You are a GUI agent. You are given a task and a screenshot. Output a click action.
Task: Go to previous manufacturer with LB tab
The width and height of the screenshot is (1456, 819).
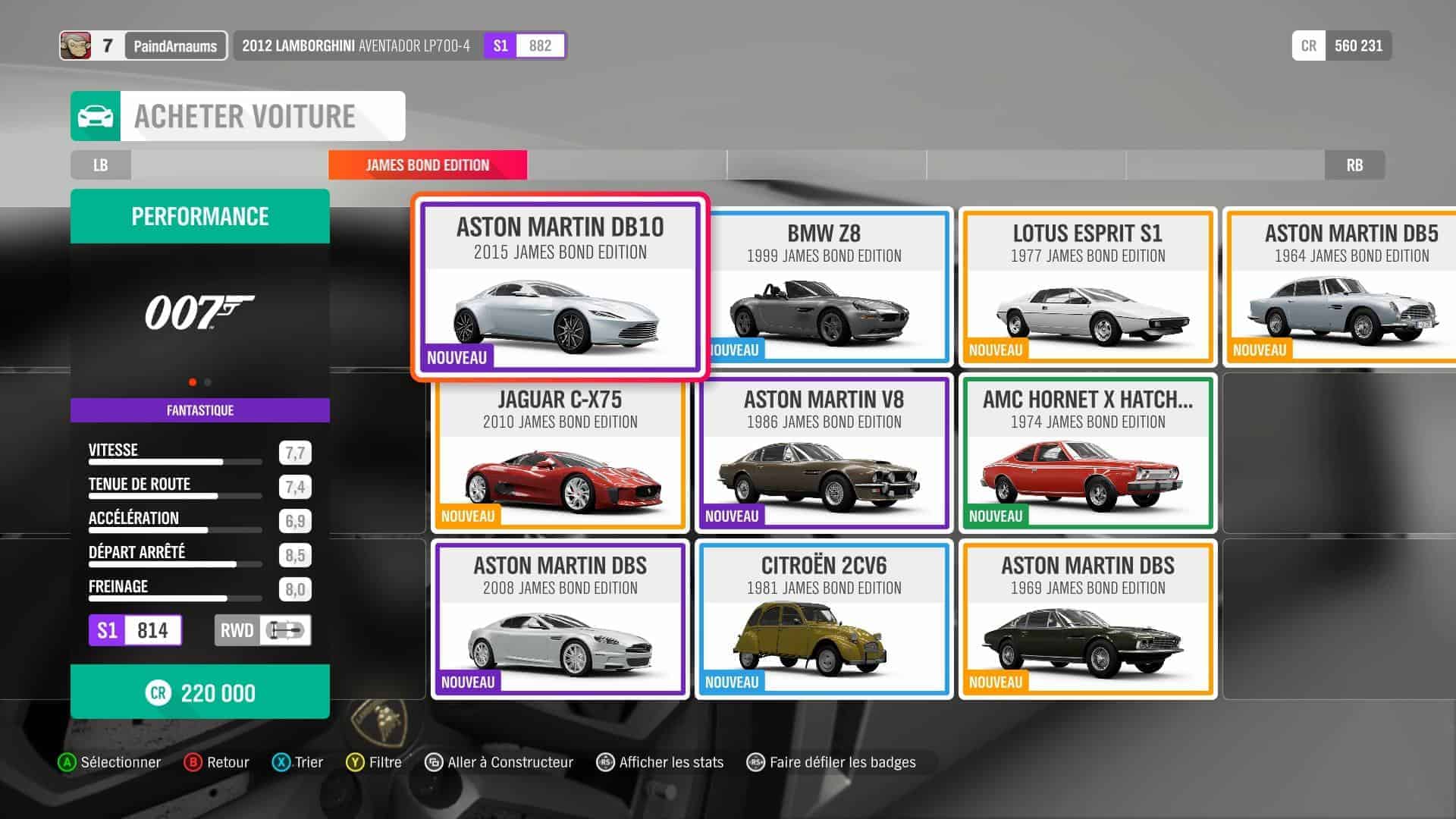tap(101, 165)
